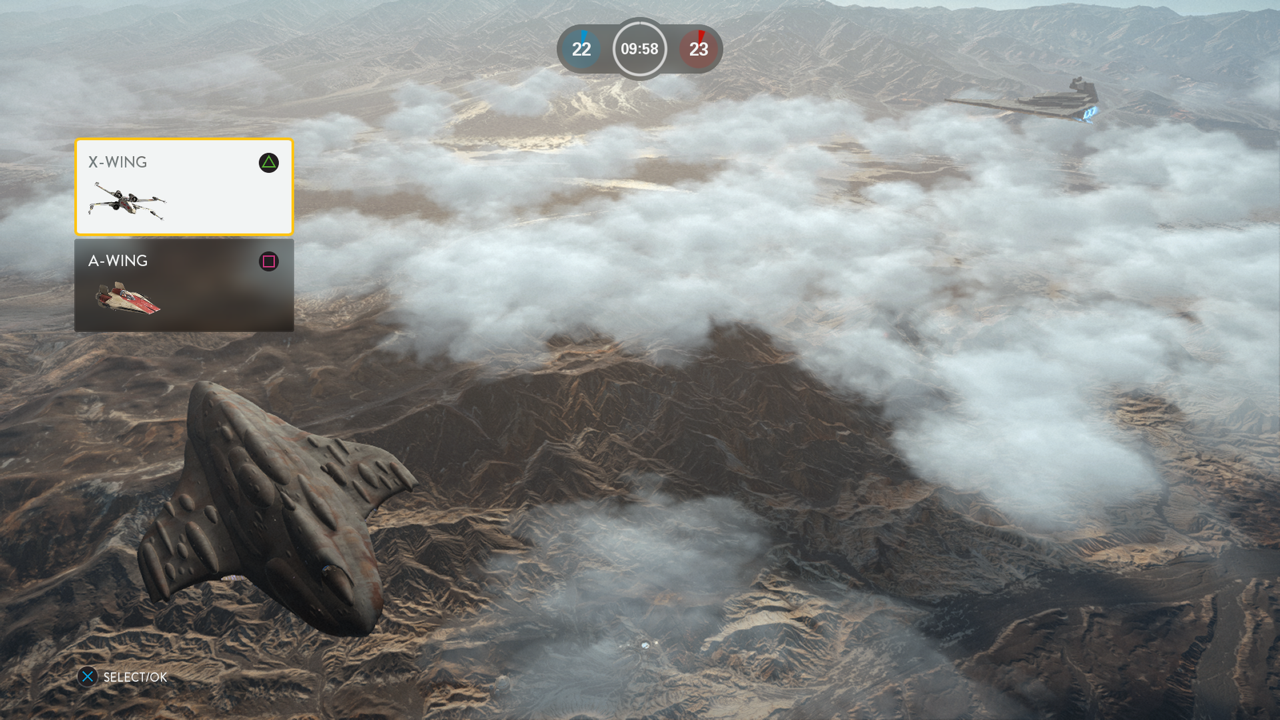Choose the A-Wing starfighter card
Screen dimensions: 1280x720
tap(184, 285)
